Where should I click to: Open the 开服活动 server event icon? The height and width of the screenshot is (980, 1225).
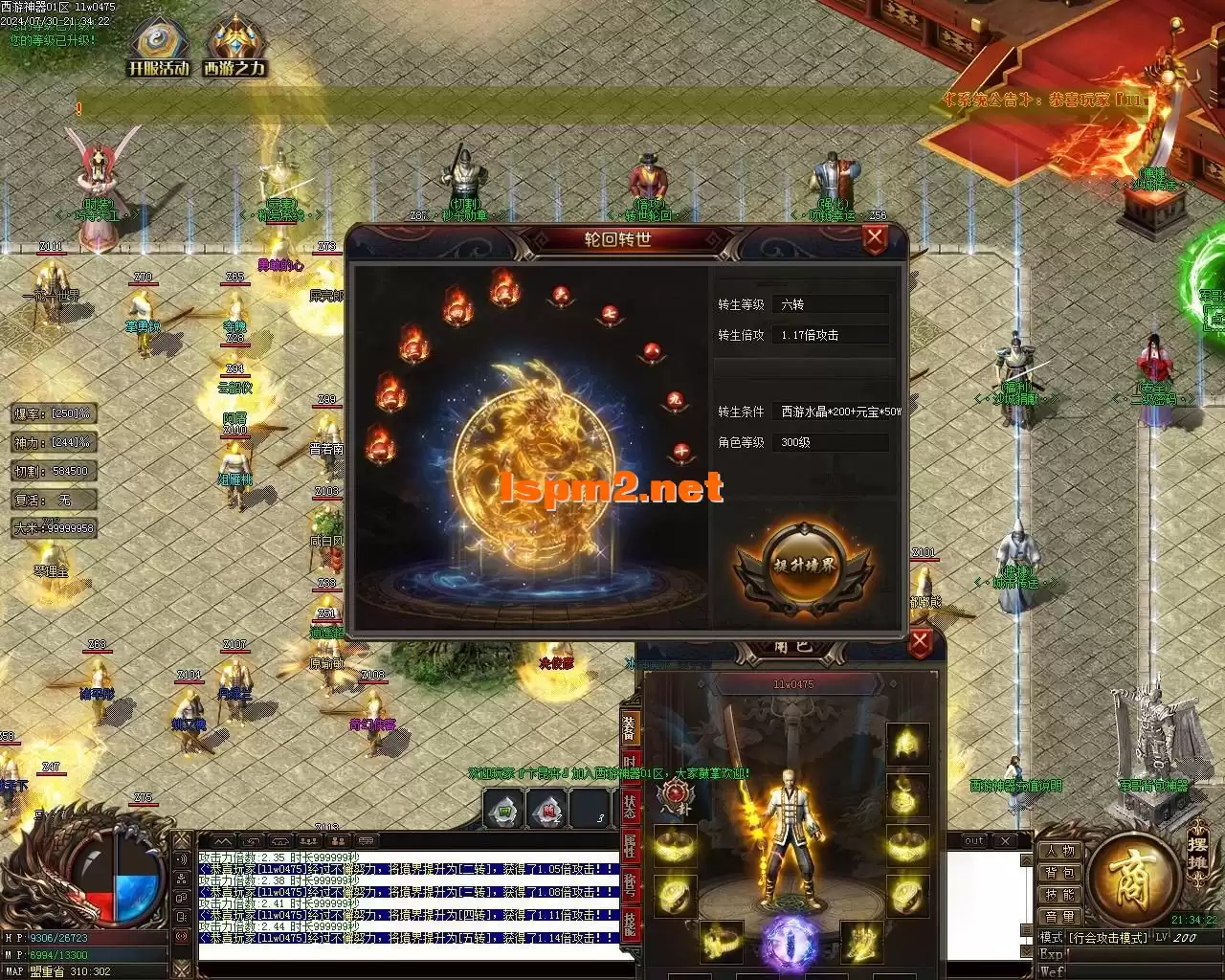tap(160, 46)
